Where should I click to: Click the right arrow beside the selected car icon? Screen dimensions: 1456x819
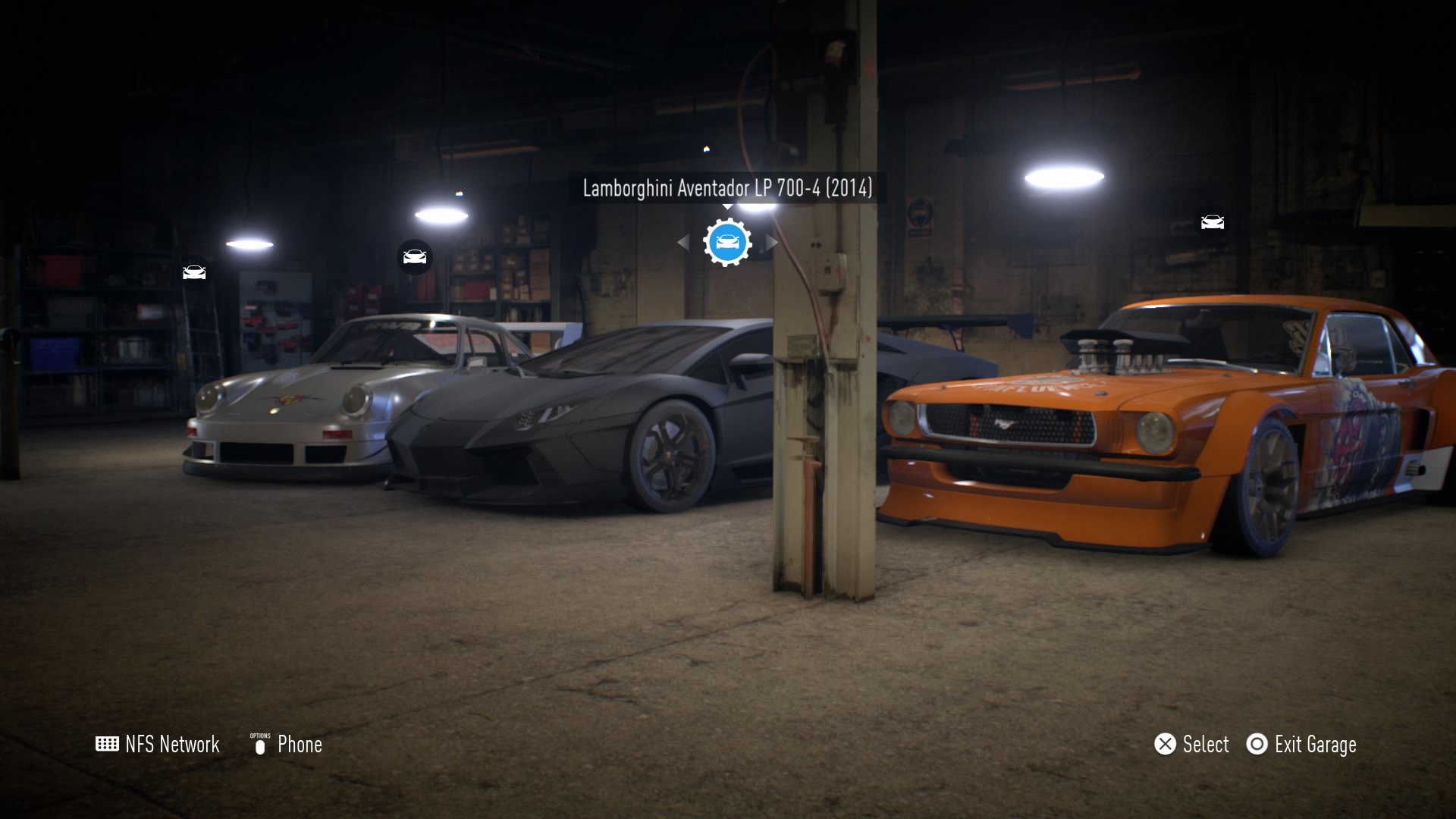772,243
